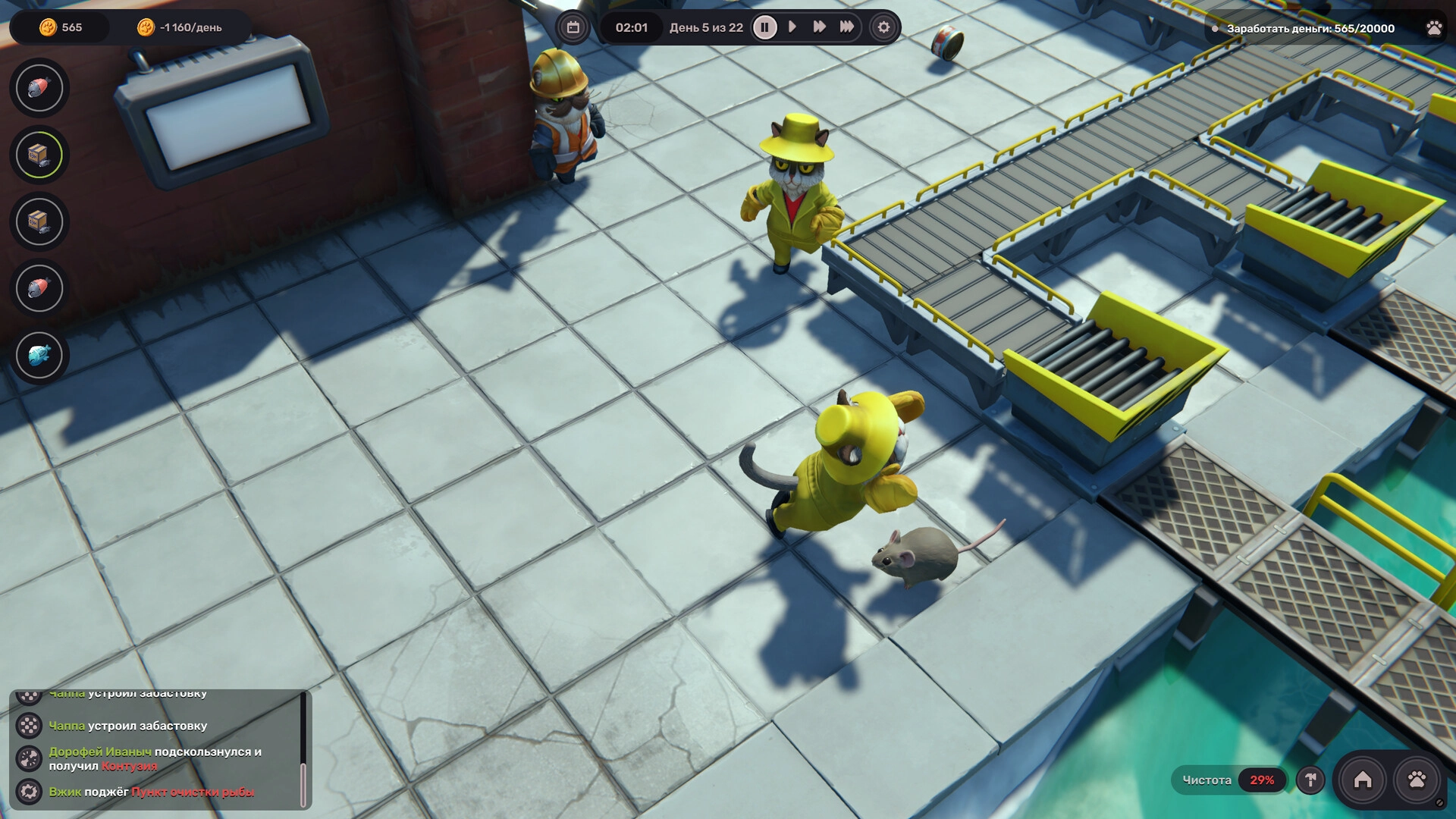Select the 'Вжик поджёг' log entry
Viewport: 1456px width, 819px height.
coord(151,792)
